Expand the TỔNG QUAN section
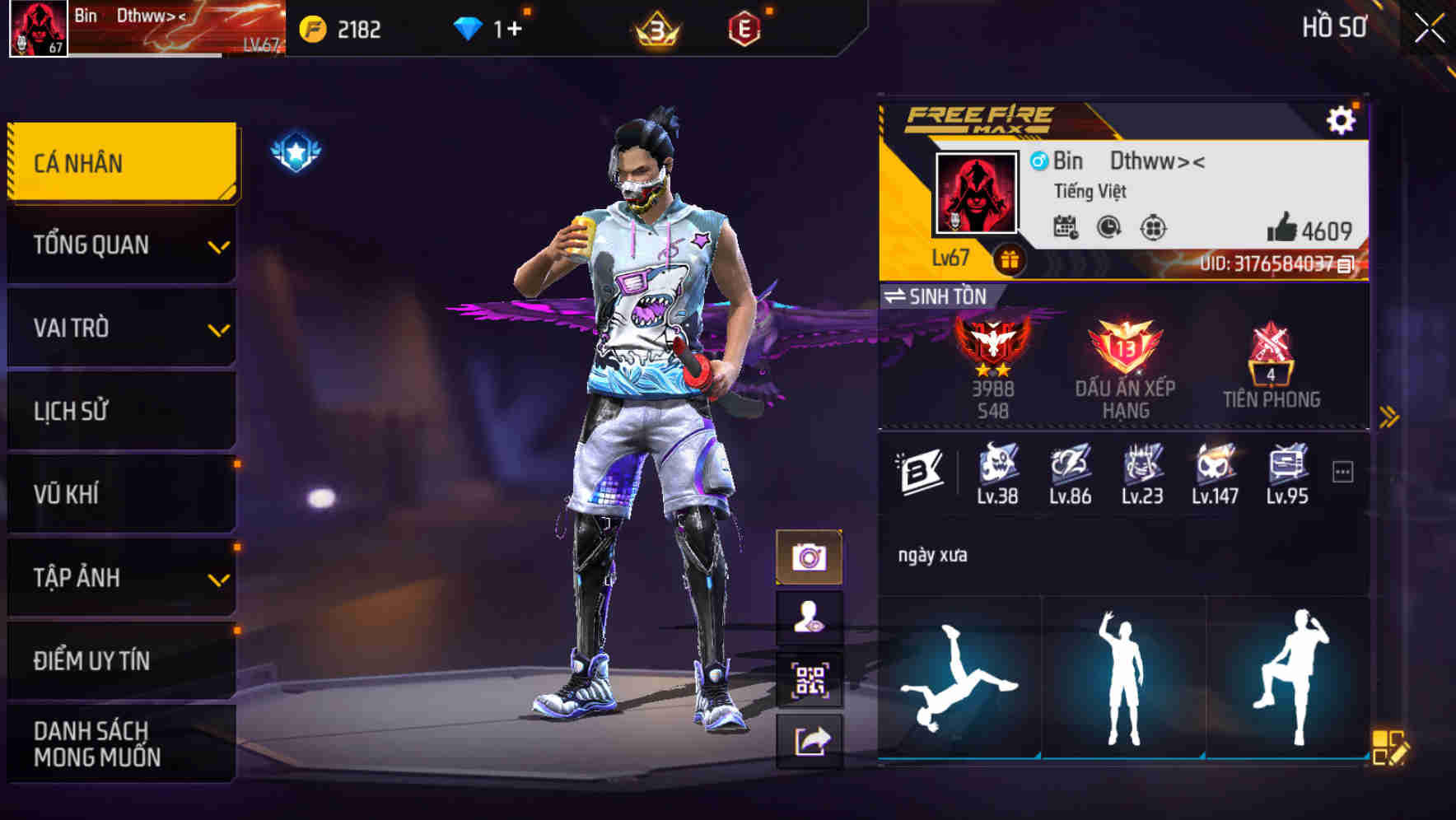Viewport: 1456px width, 820px height. coord(119,245)
